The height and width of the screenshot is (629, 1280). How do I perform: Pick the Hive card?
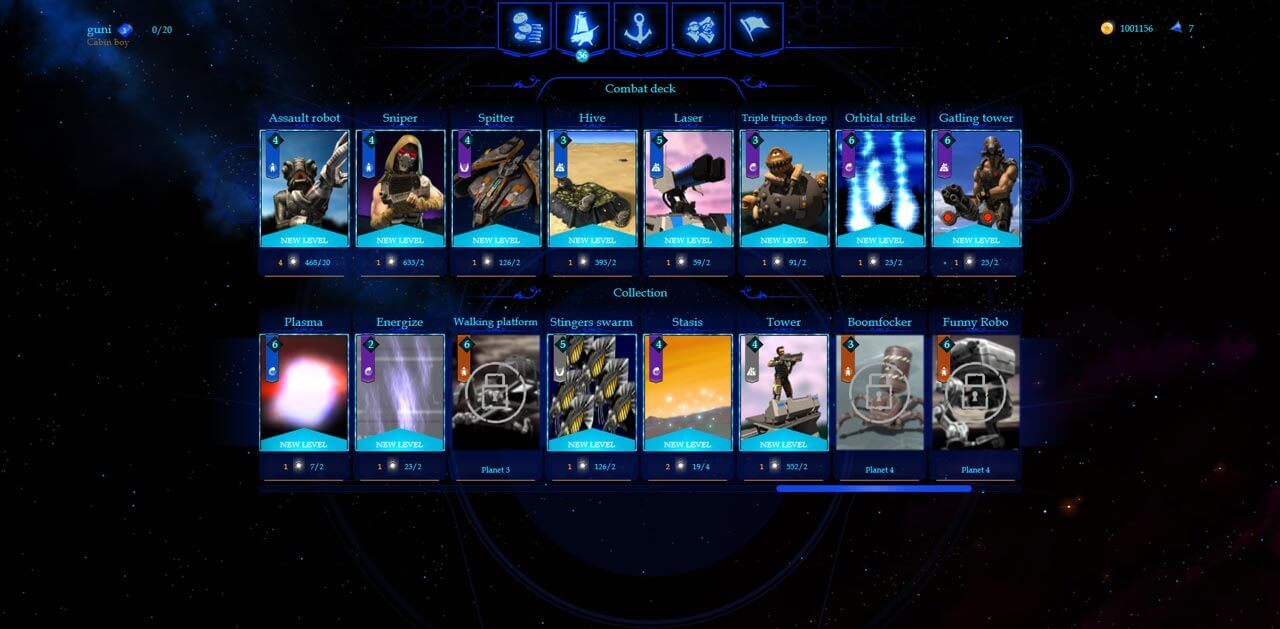point(592,188)
